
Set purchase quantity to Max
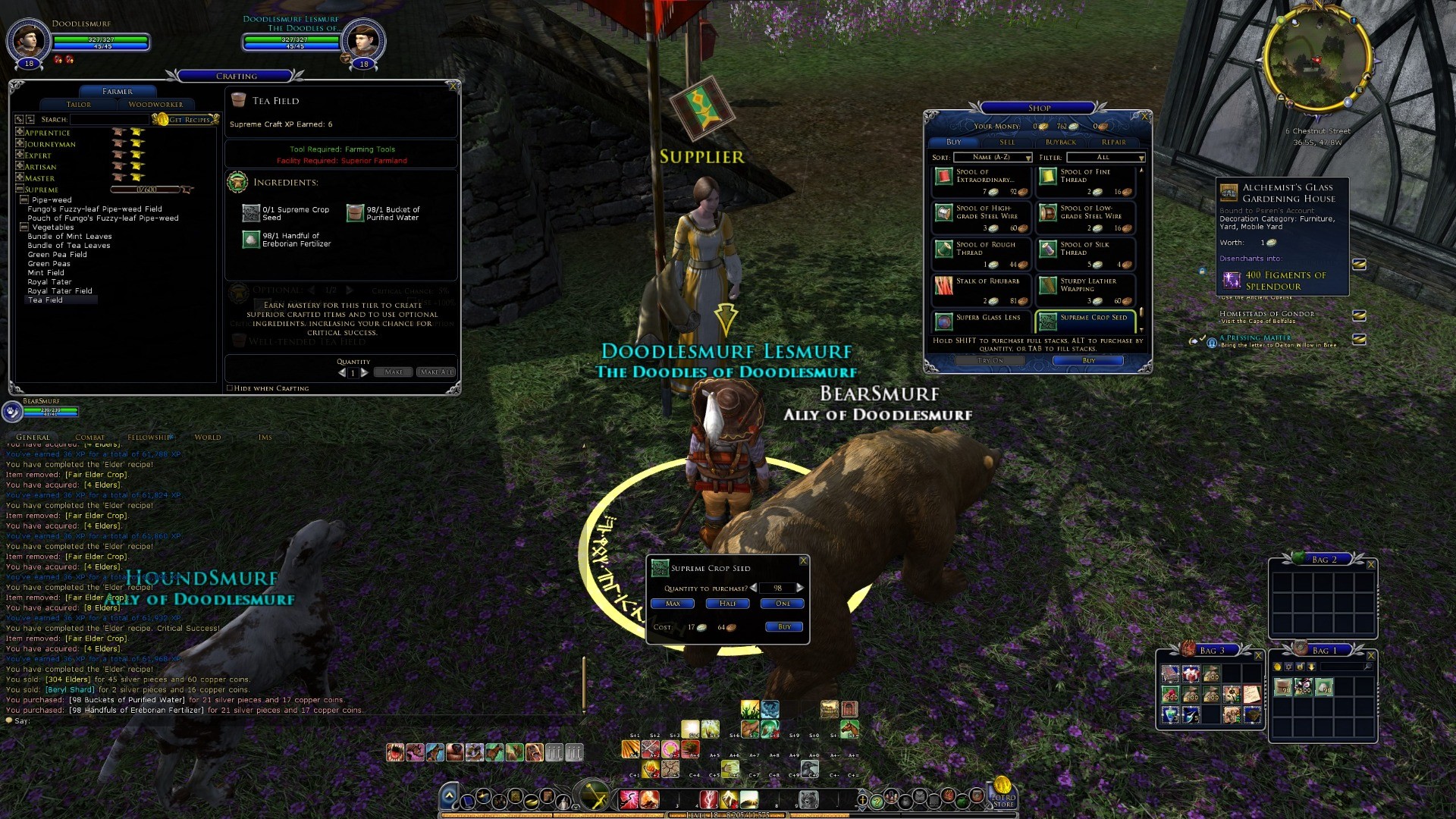pos(673,604)
